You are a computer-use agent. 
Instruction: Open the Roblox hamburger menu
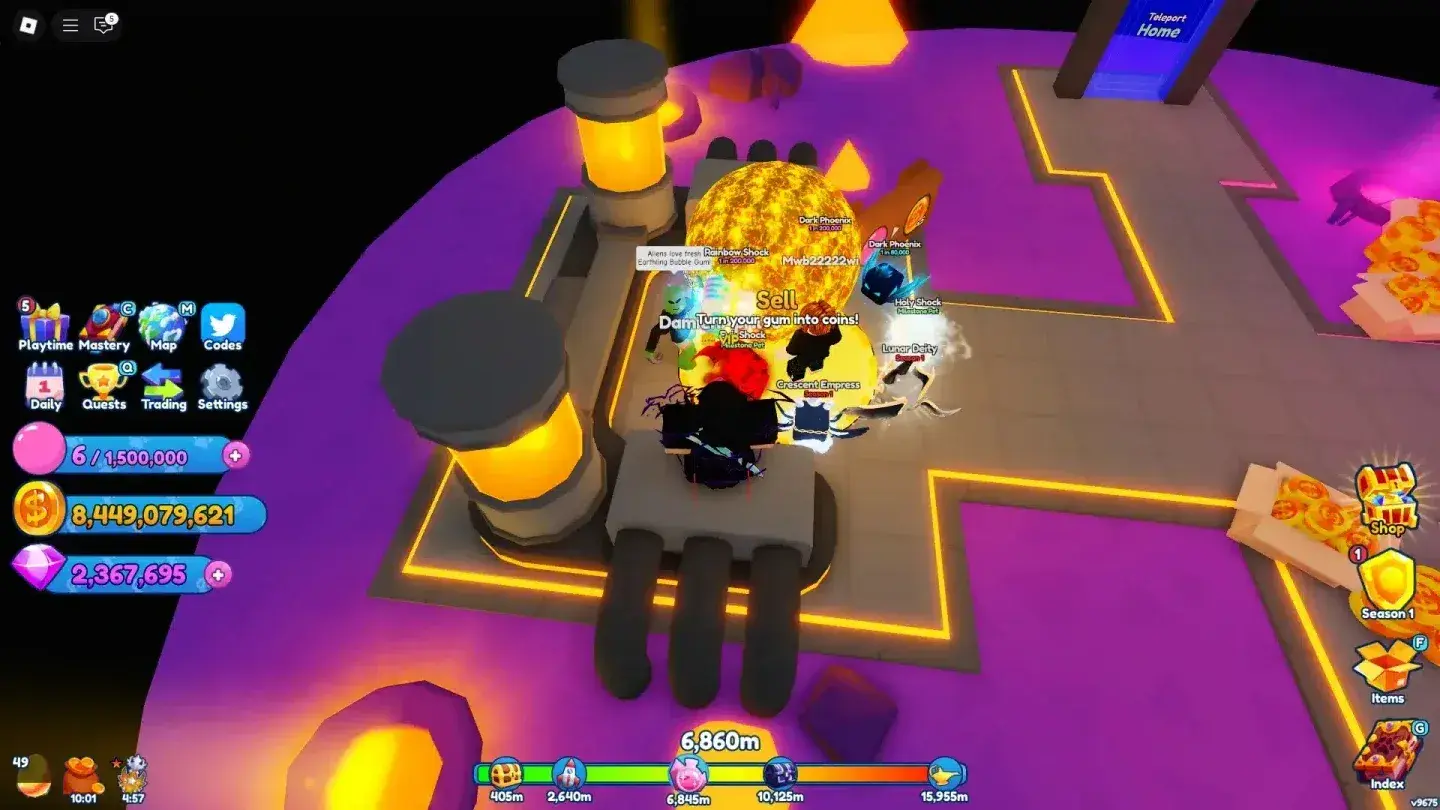pyautogui.click(x=68, y=25)
